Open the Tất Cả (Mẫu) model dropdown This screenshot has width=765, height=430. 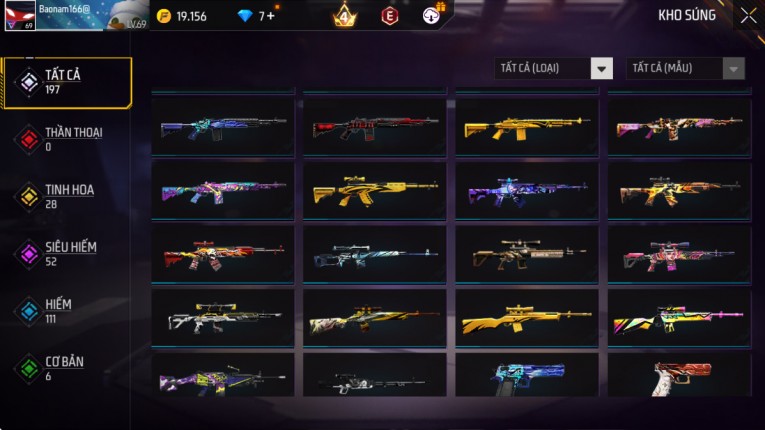686,68
